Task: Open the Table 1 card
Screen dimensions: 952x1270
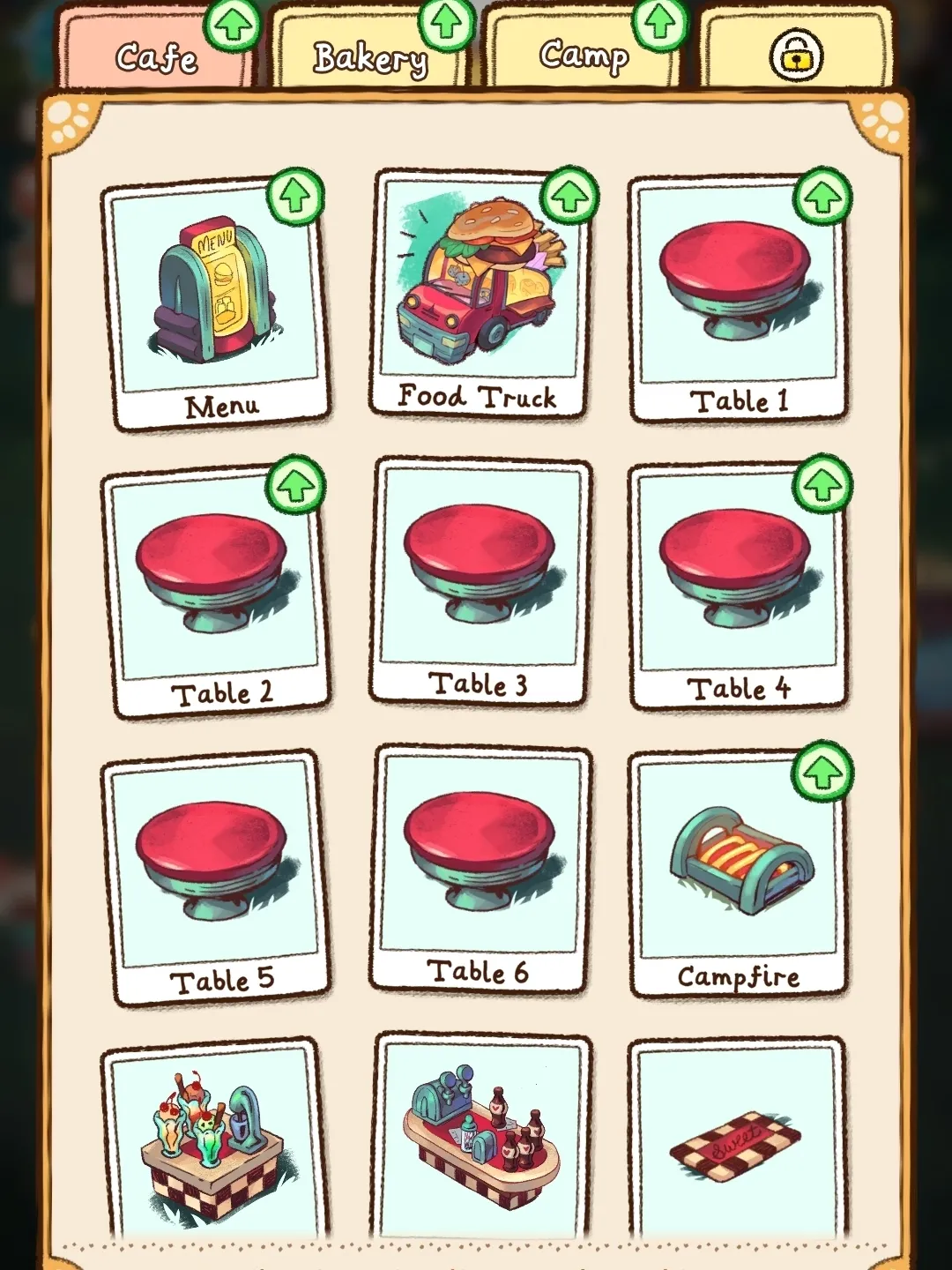Action: point(738,300)
